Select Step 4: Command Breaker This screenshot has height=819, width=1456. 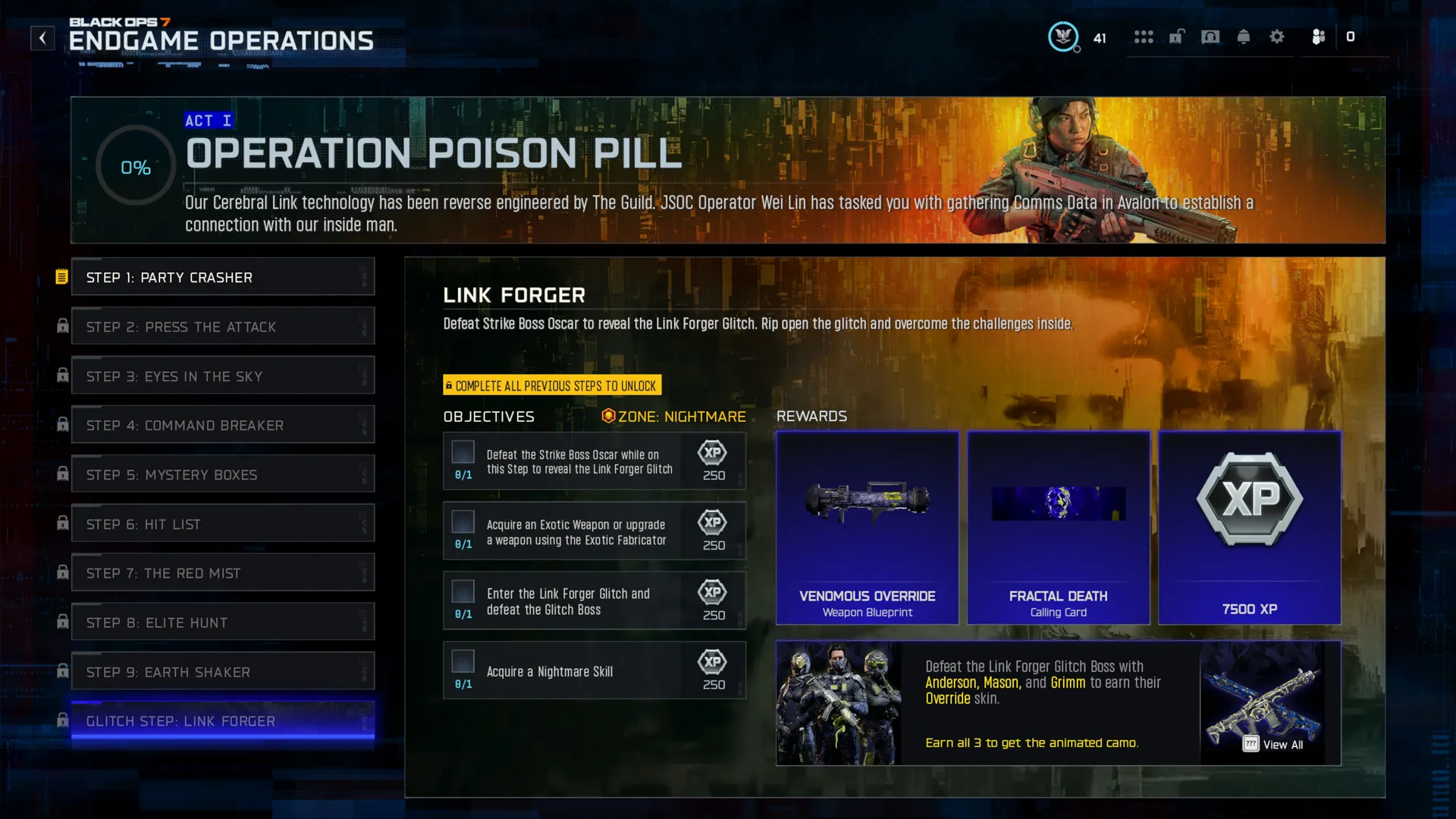(222, 425)
